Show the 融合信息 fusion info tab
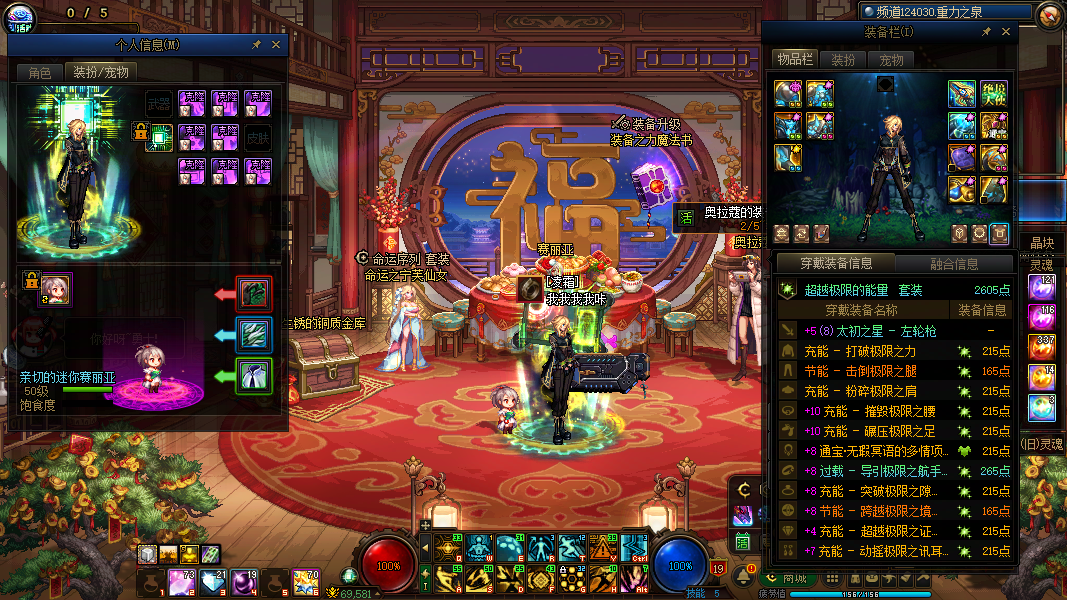The image size is (1067, 600). click(953, 264)
